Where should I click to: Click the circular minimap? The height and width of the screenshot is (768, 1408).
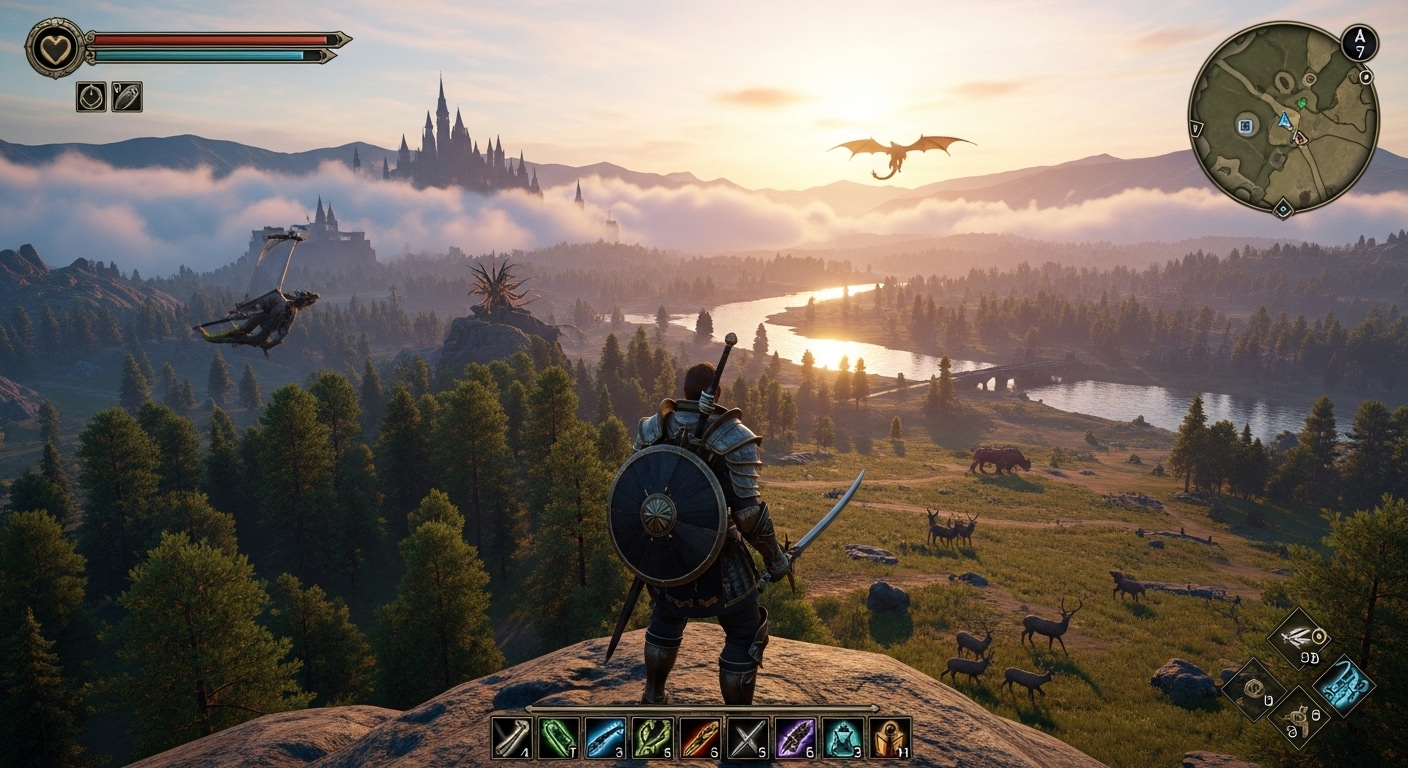click(x=1283, y=118)
